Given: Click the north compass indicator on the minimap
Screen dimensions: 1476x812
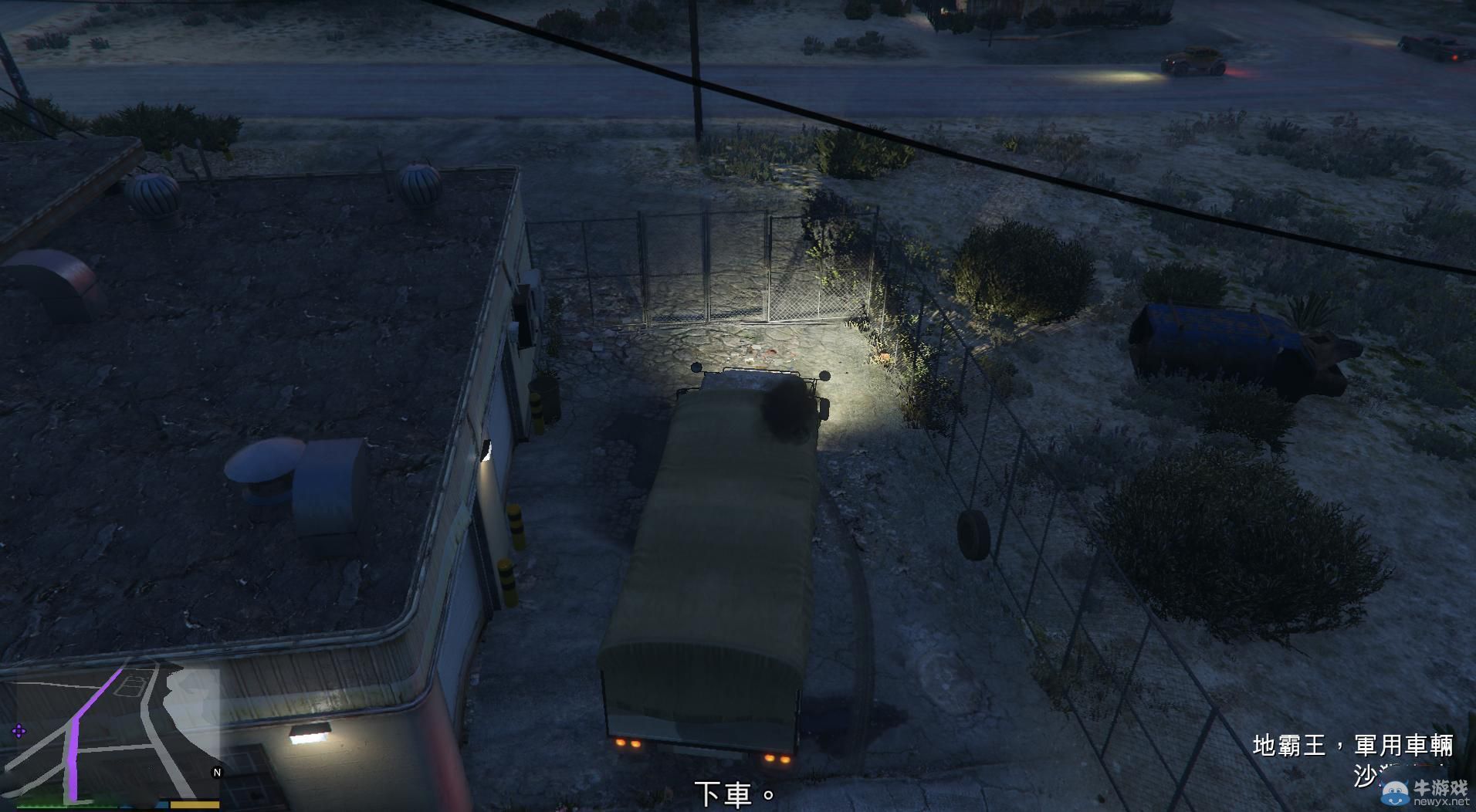Looking at the screenshot, I should [x=217, y=772].
